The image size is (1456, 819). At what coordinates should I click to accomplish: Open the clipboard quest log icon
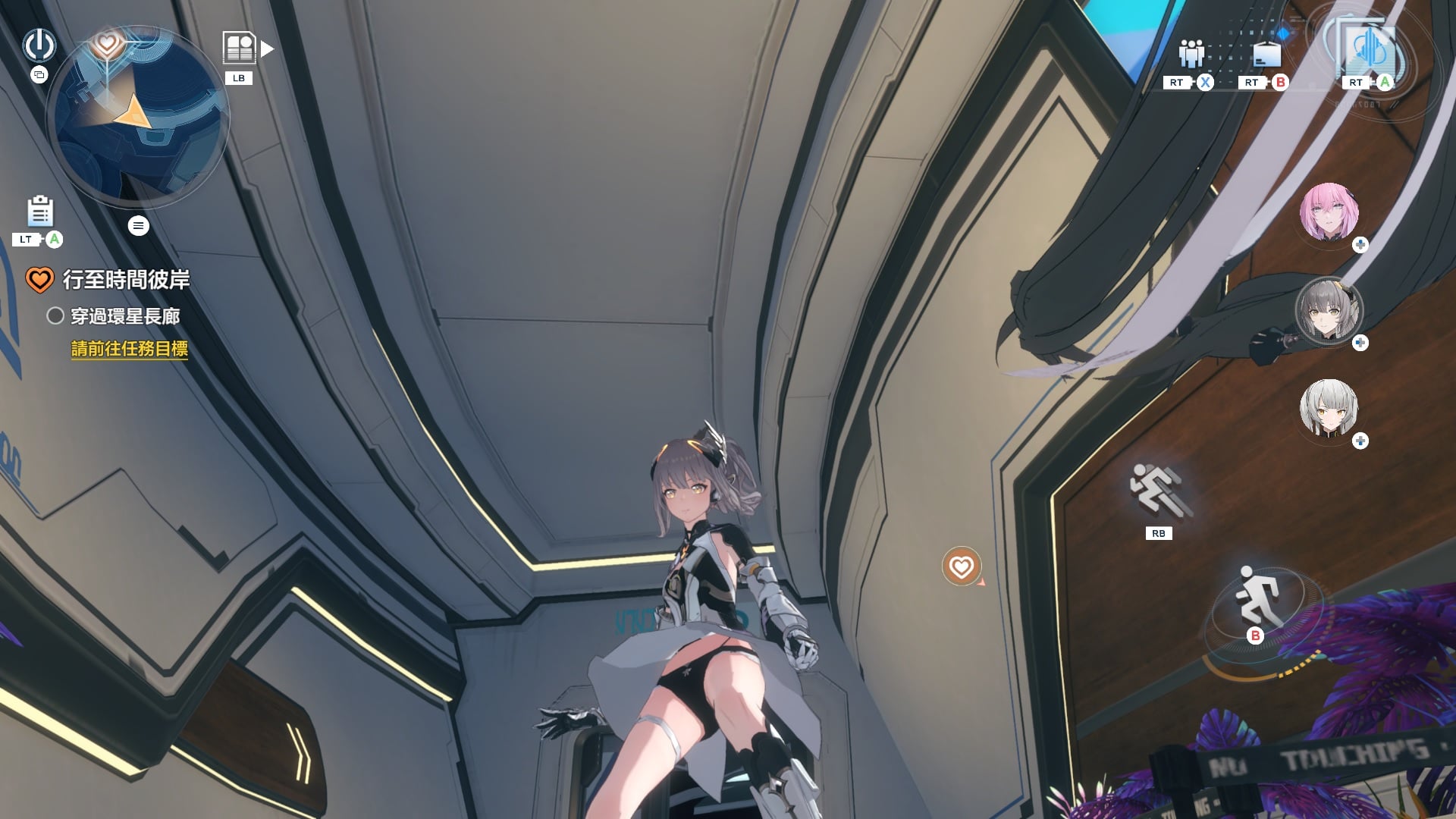pyautogui.click(x=40, y=211)
